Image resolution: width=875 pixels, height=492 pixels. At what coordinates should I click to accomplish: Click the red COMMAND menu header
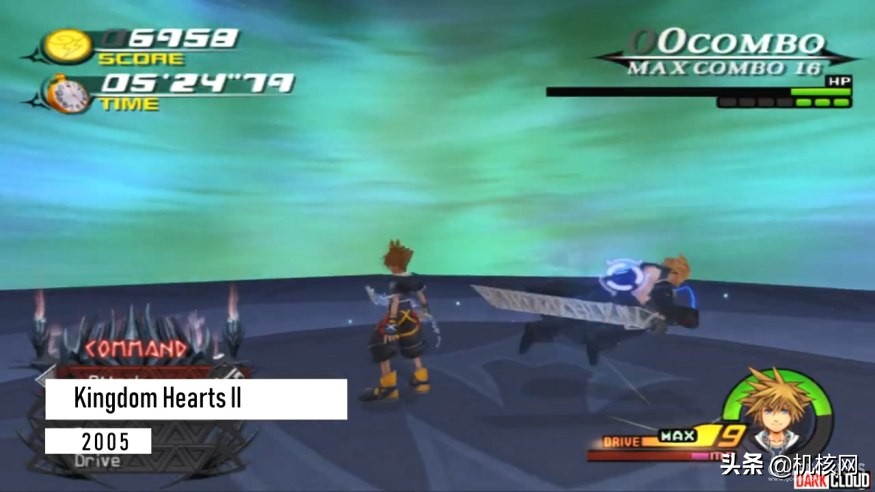(136, 349)
